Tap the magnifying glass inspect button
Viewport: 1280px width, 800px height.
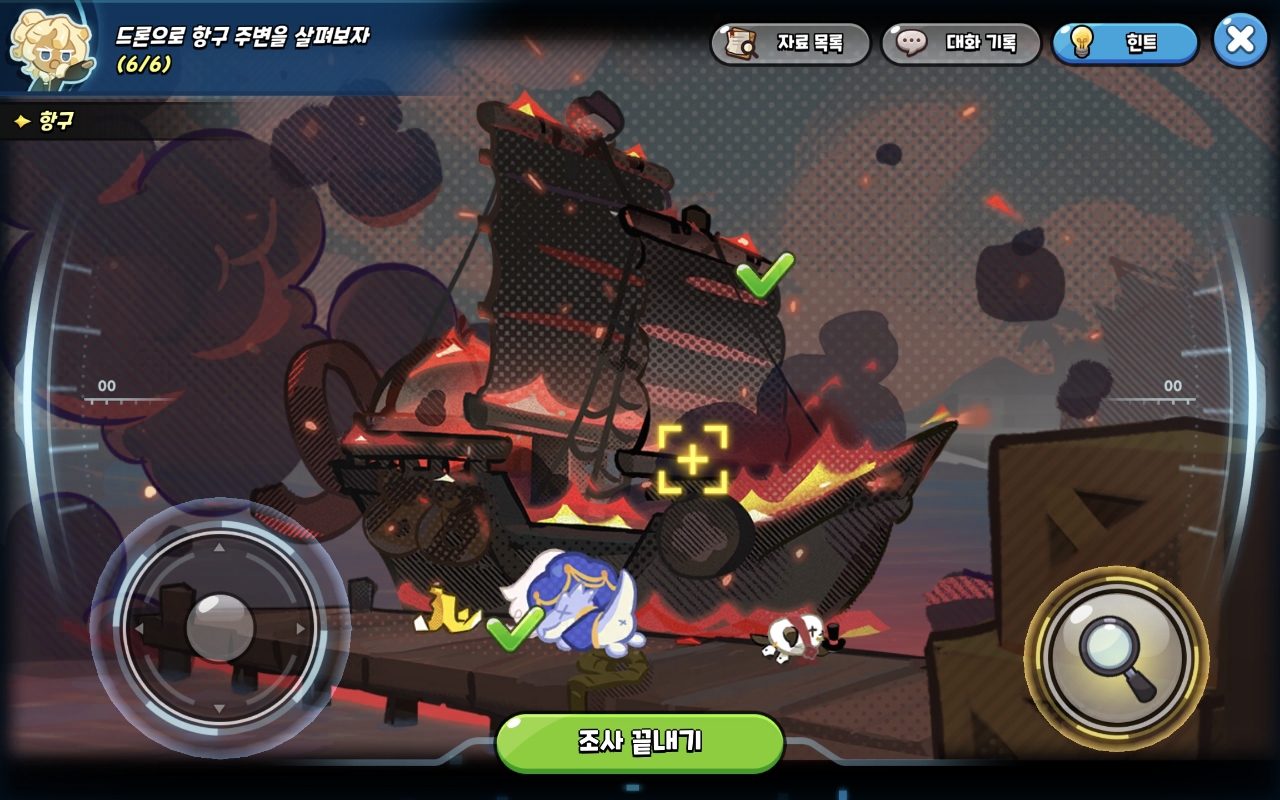[x=1116, y=658]
